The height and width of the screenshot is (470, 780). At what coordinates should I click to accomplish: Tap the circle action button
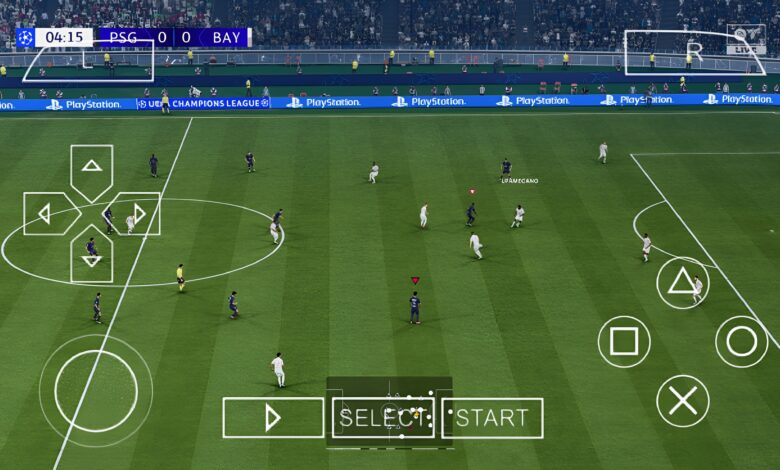[x=741, y=342]
